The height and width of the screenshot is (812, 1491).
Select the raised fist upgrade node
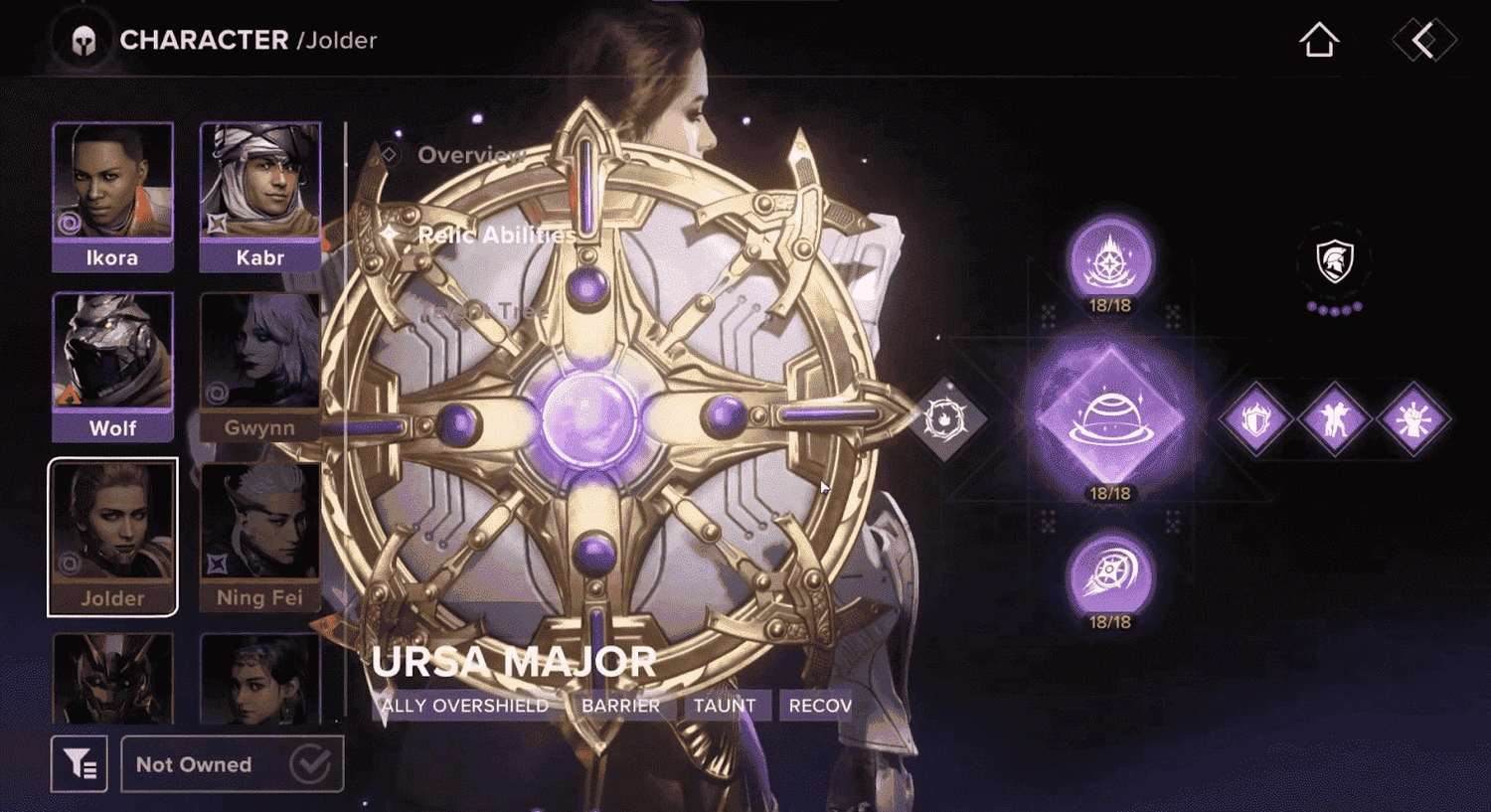point(1412,420)
